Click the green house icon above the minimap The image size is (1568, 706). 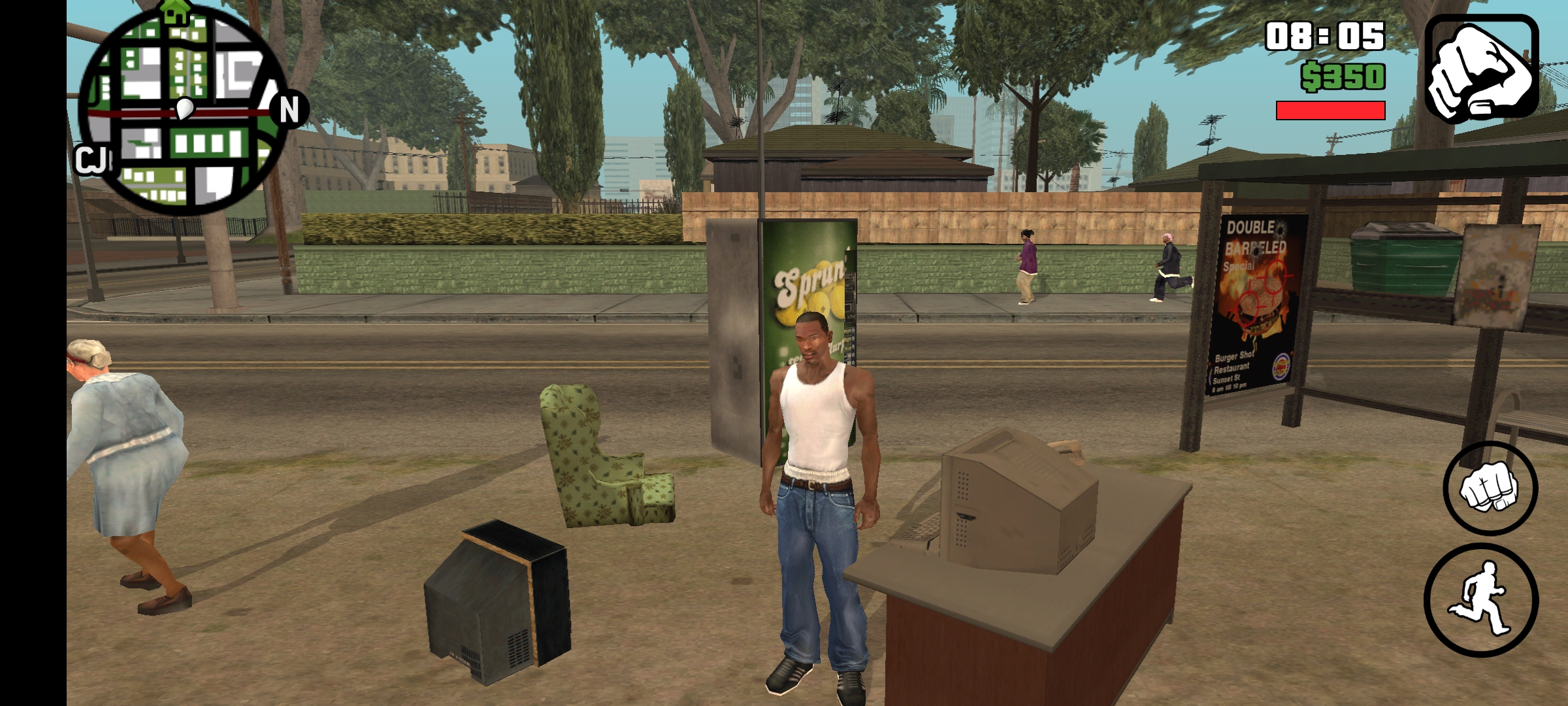coord(174,12)
